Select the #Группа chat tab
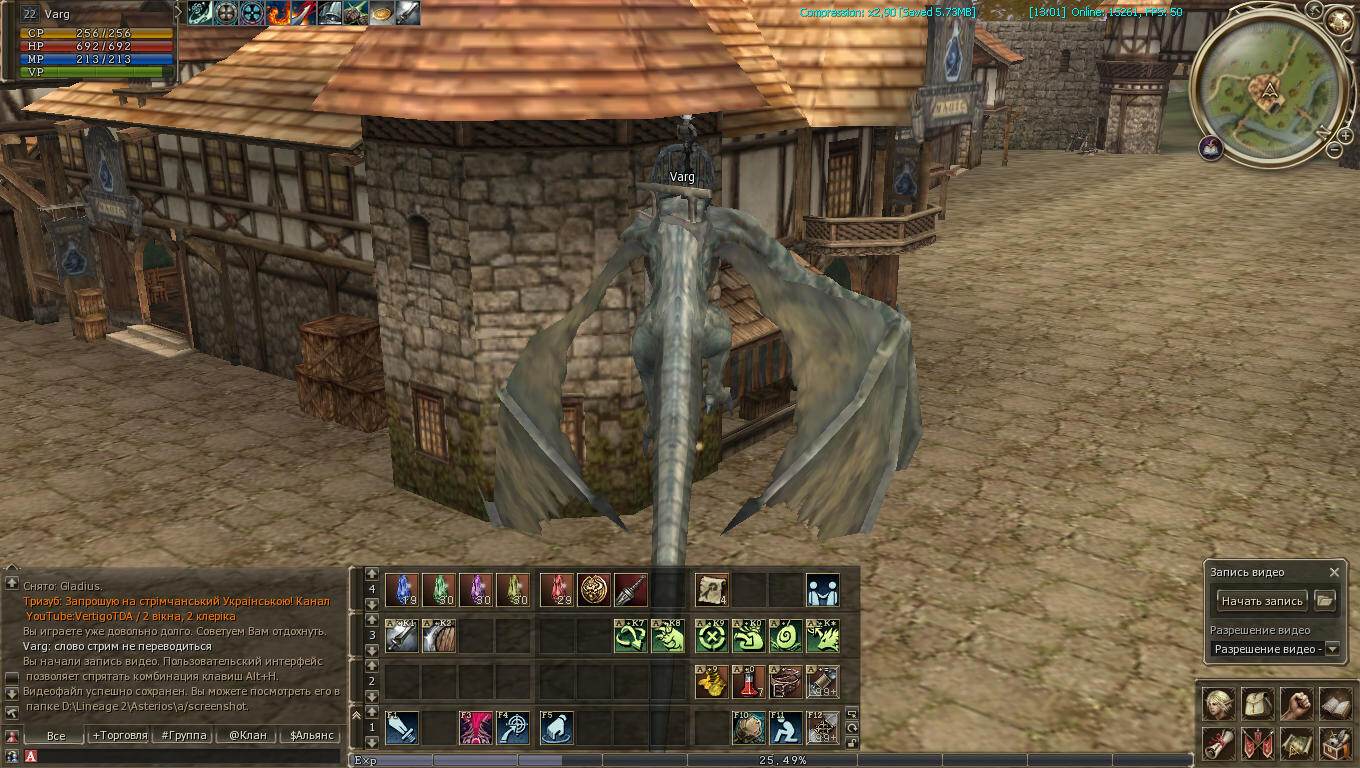 (183, 736)
